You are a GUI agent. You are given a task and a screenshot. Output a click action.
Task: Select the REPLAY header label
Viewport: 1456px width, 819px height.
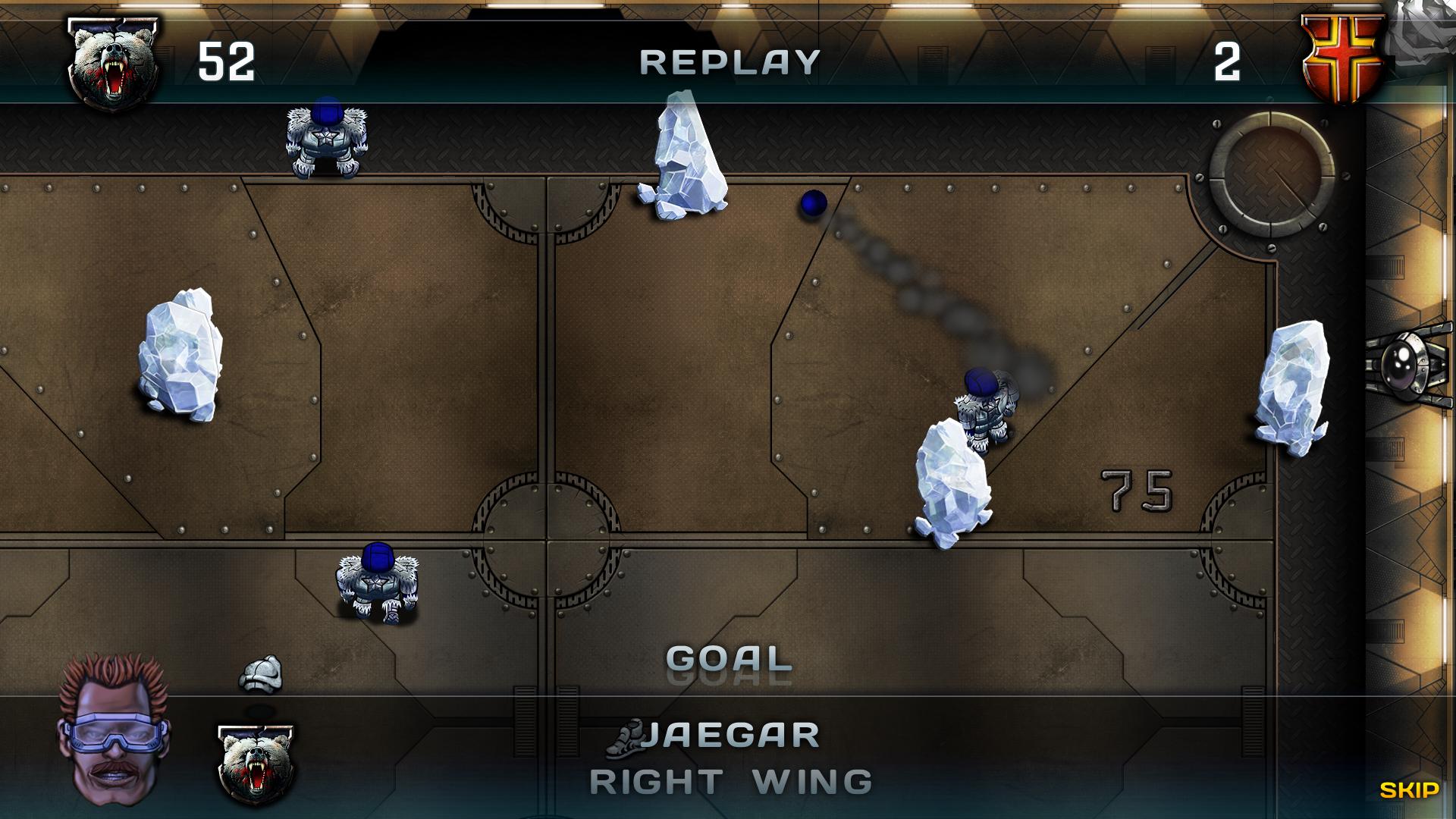(x=730, y=62)
